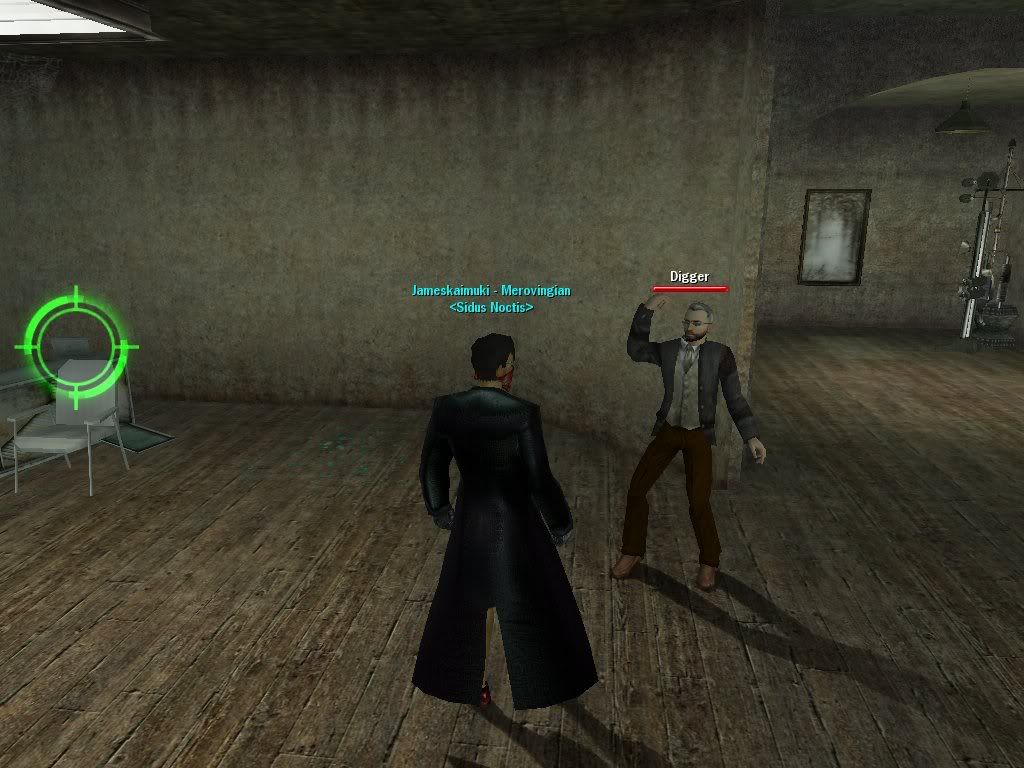1024x768 pixels.
Task: Select the Digger nameplate
Action: 689,277
